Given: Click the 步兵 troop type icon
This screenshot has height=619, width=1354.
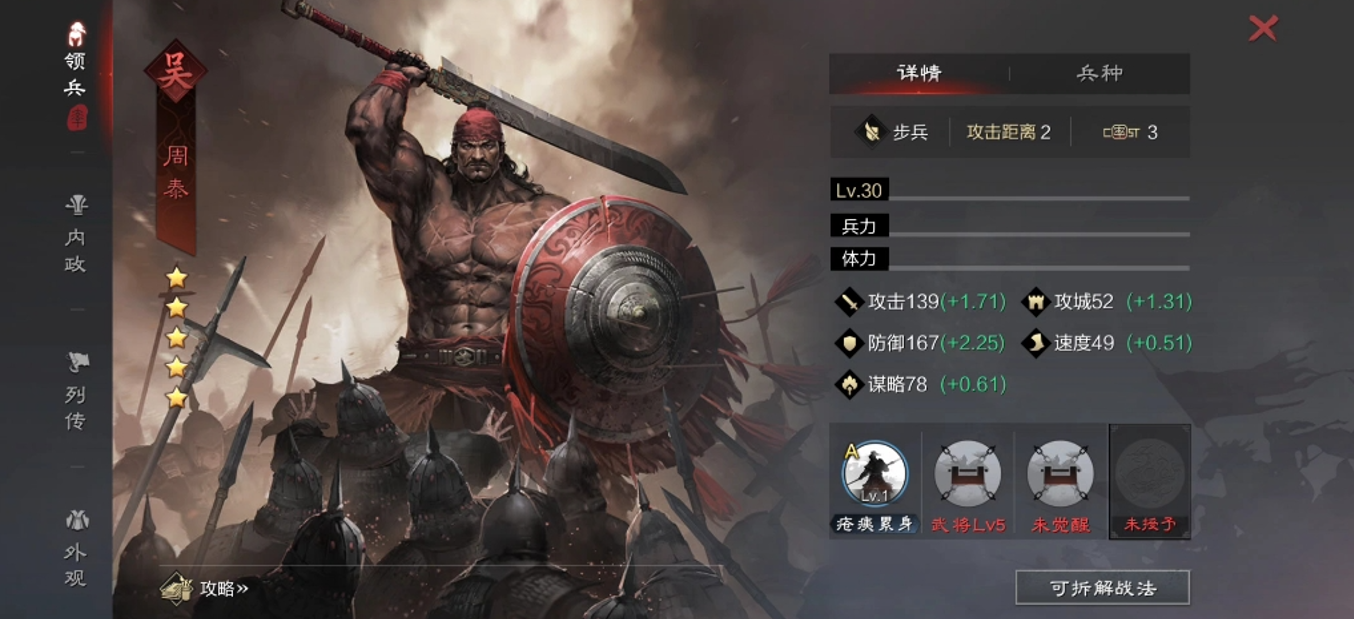Looking at the screenshot, I should point(871,132).
